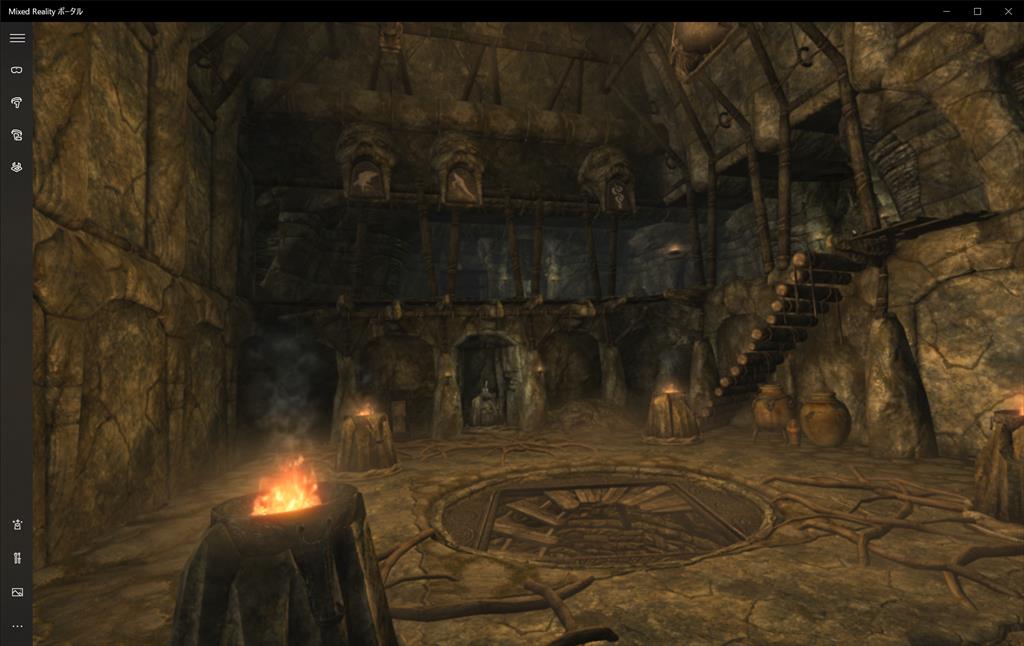Open the photos picture icon
The height and width of the screenshot is (646, 1024).
click(16, 592)
